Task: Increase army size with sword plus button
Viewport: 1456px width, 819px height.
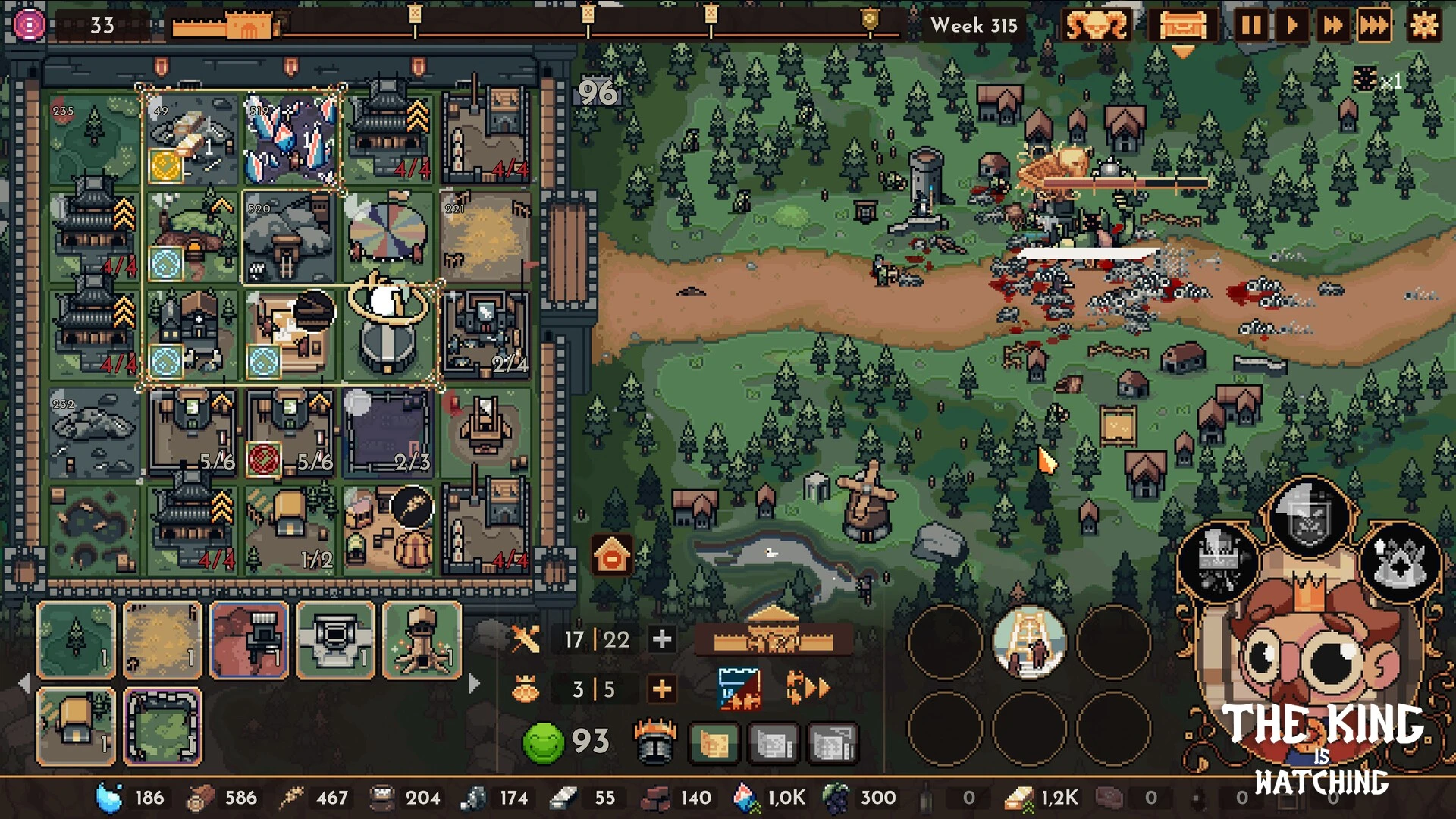Action: 662,639
